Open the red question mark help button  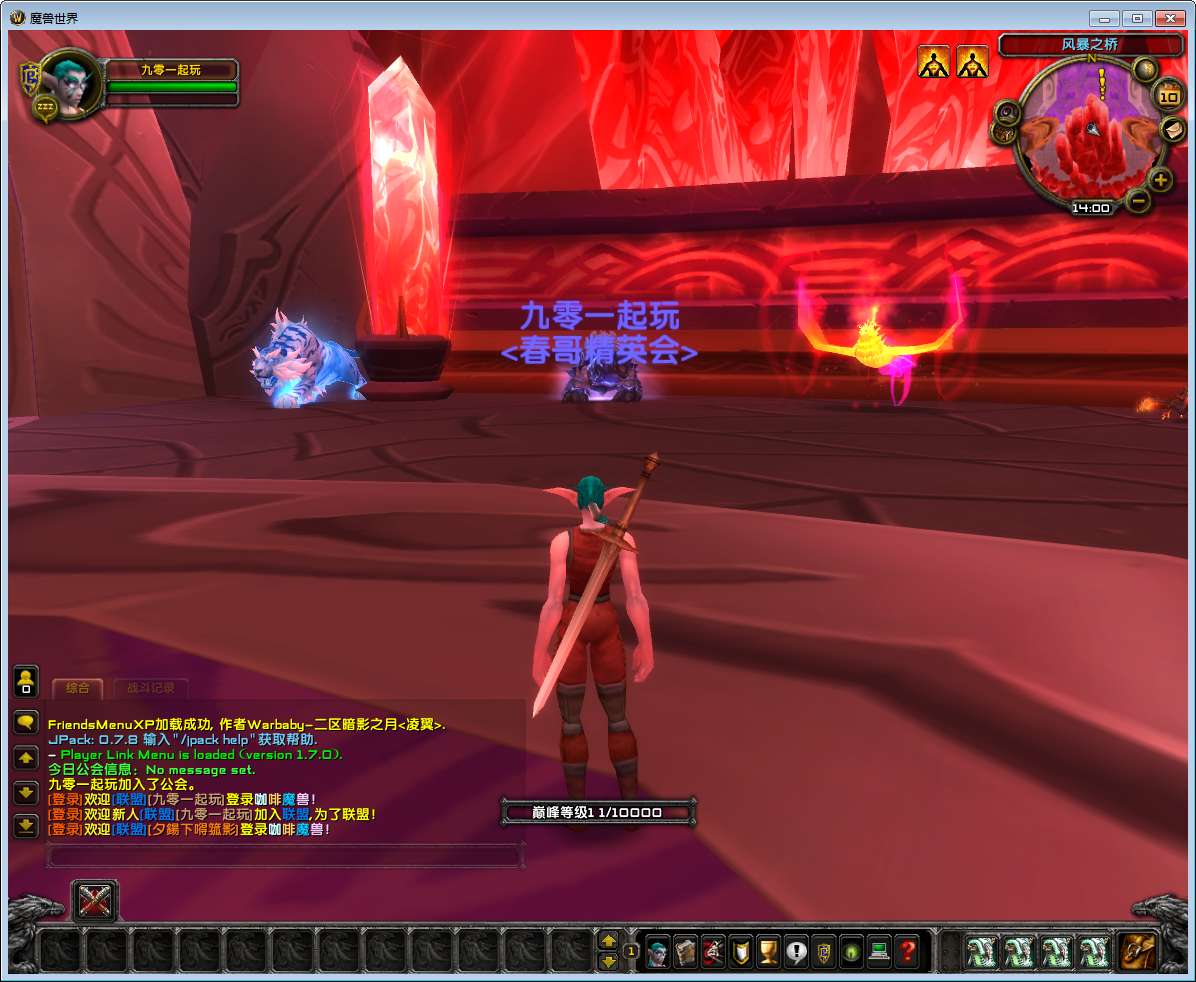pos(907,950)
